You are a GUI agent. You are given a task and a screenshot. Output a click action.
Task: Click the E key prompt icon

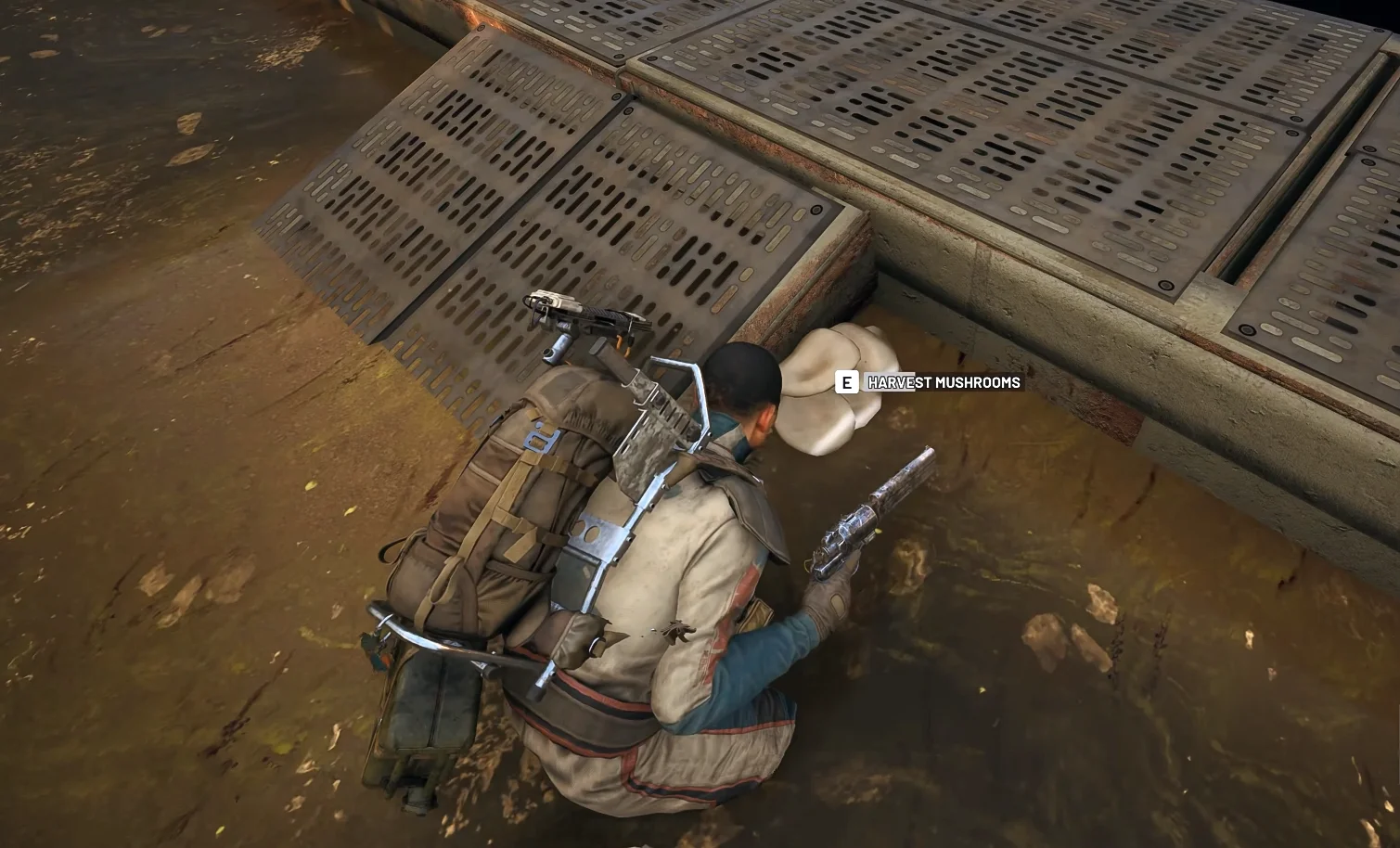tap(847, 381)
